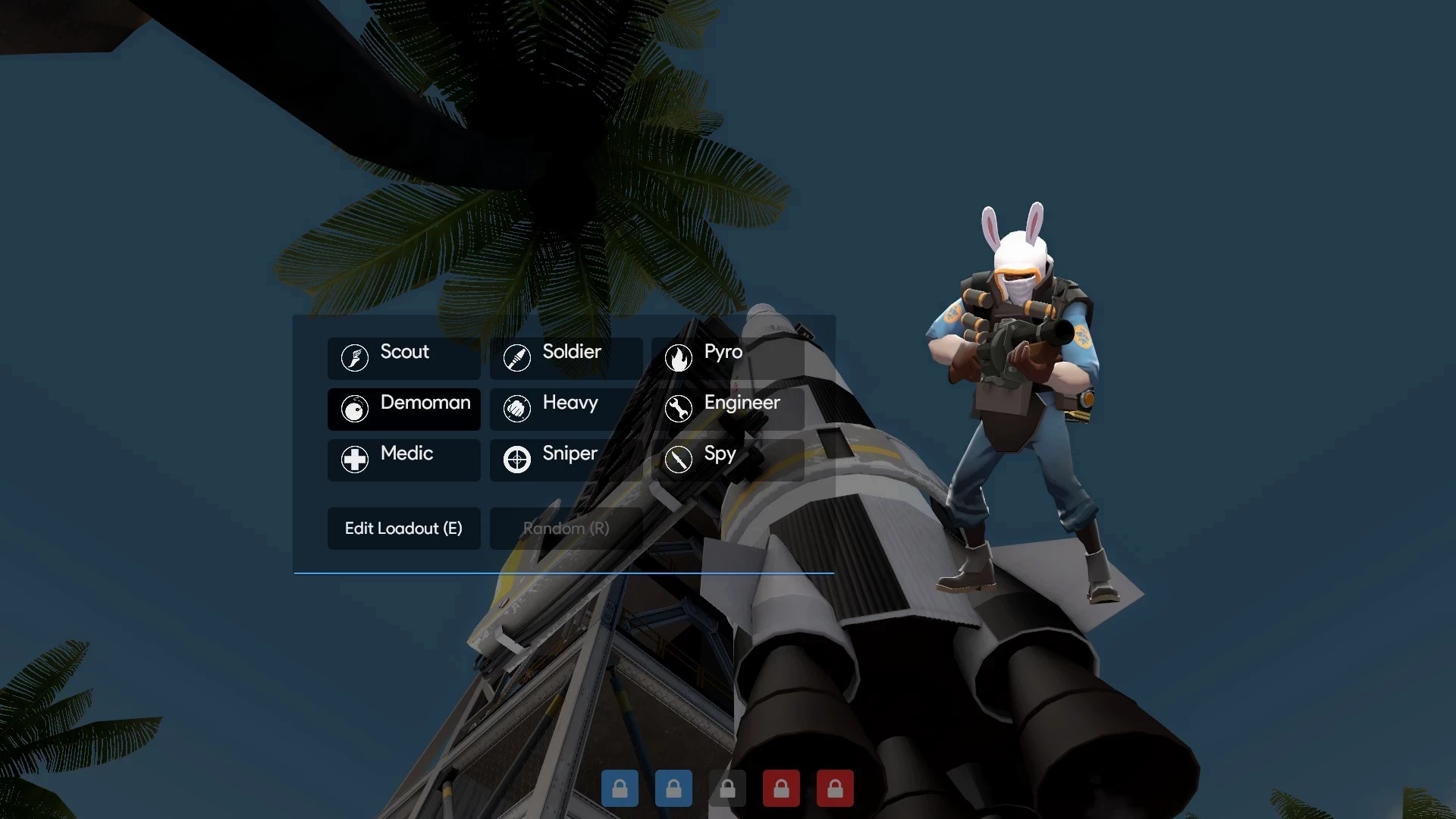Image resolution: width=1456 pixels, height=819 pixels.
Task: Pick the Medic class
Action: [403, 459]
